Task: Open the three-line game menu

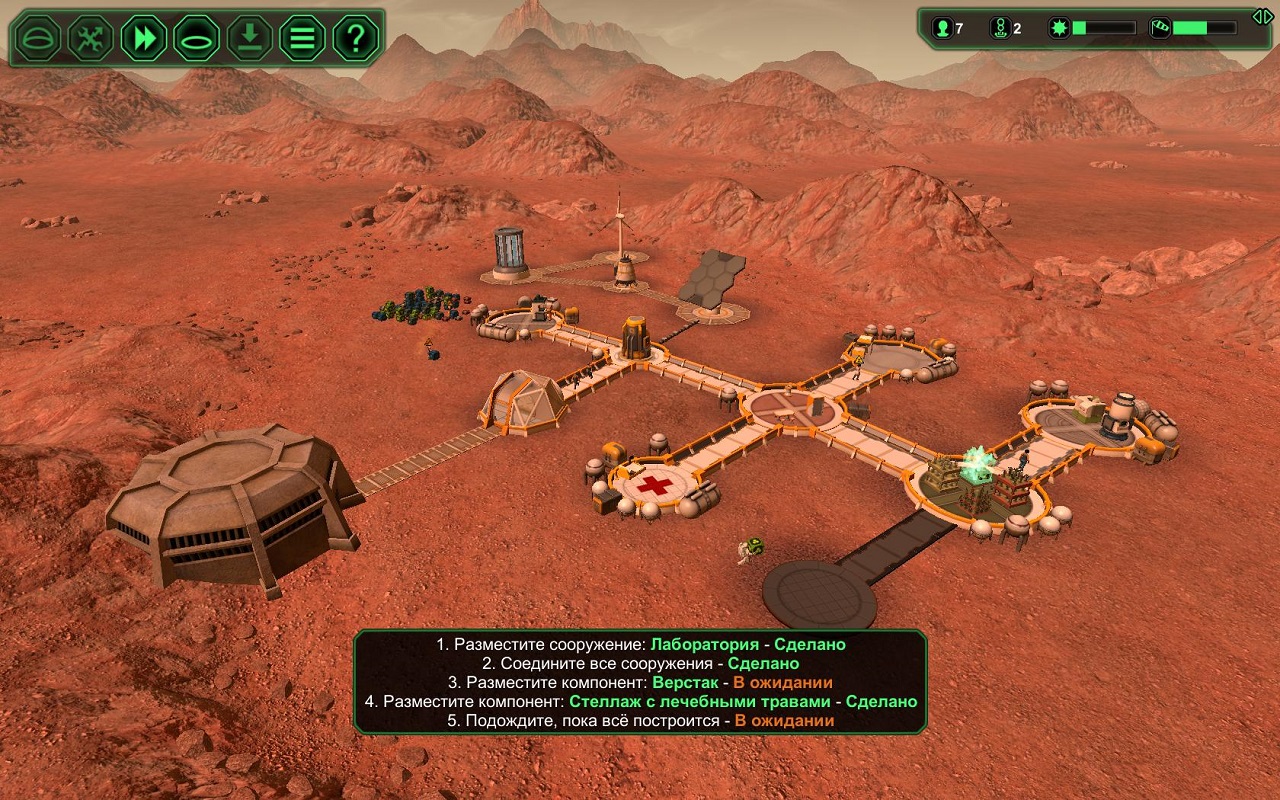Action: click(302, 38)
